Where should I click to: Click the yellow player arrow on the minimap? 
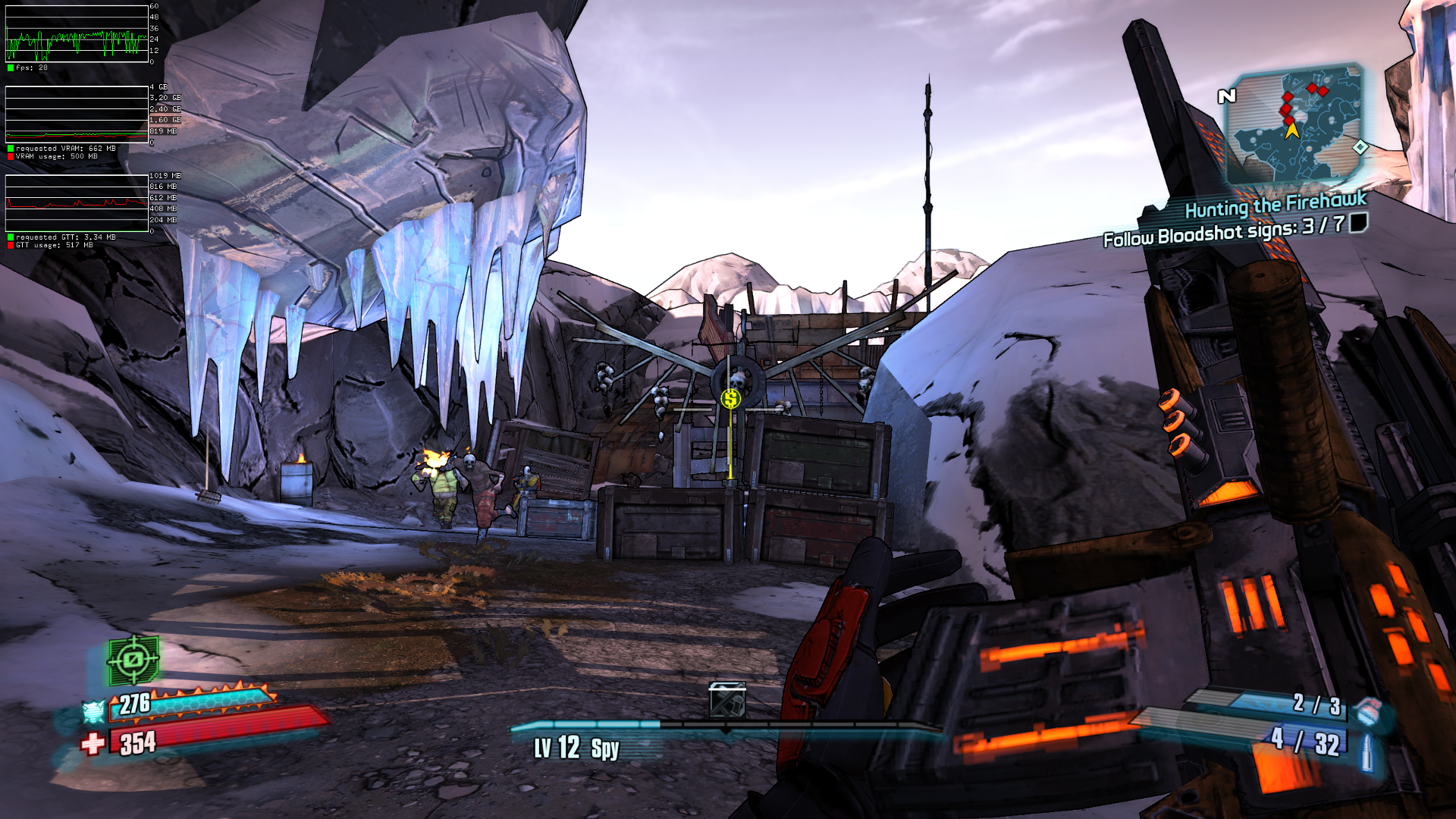click(1292, 131)
